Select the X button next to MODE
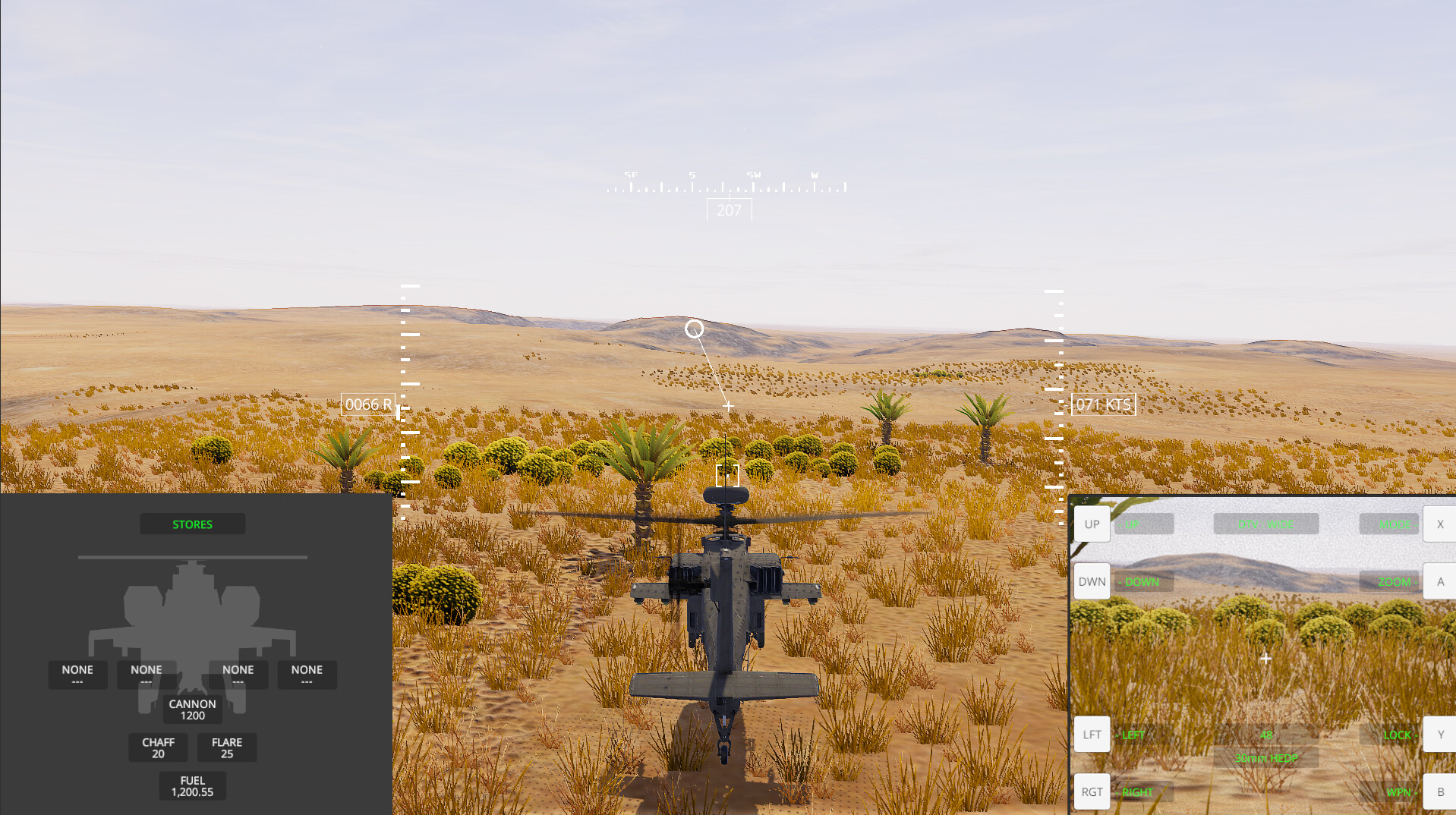Viewport: 1456px width, 815px height. [x=1439, y=524]
